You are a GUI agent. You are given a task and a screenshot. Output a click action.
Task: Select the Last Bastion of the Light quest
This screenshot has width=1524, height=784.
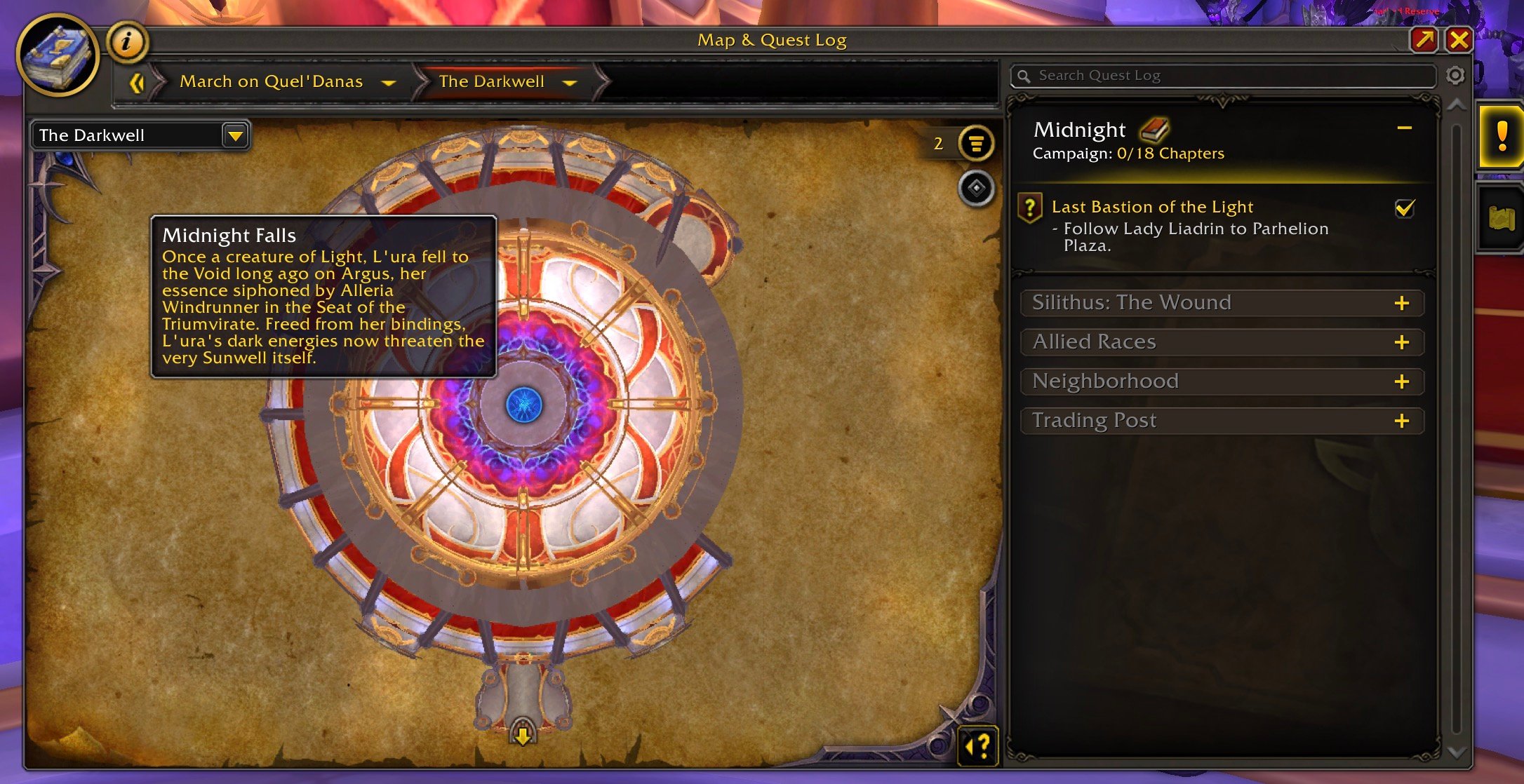[x=1152, y=207]
